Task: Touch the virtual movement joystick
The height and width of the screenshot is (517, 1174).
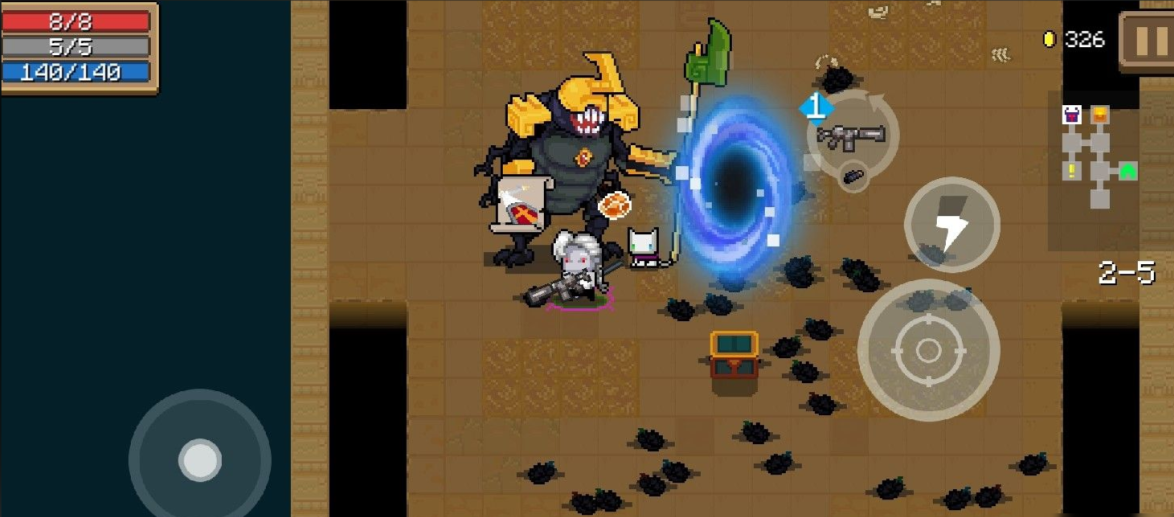Action: pyautogui.click(x=200, y=460)
